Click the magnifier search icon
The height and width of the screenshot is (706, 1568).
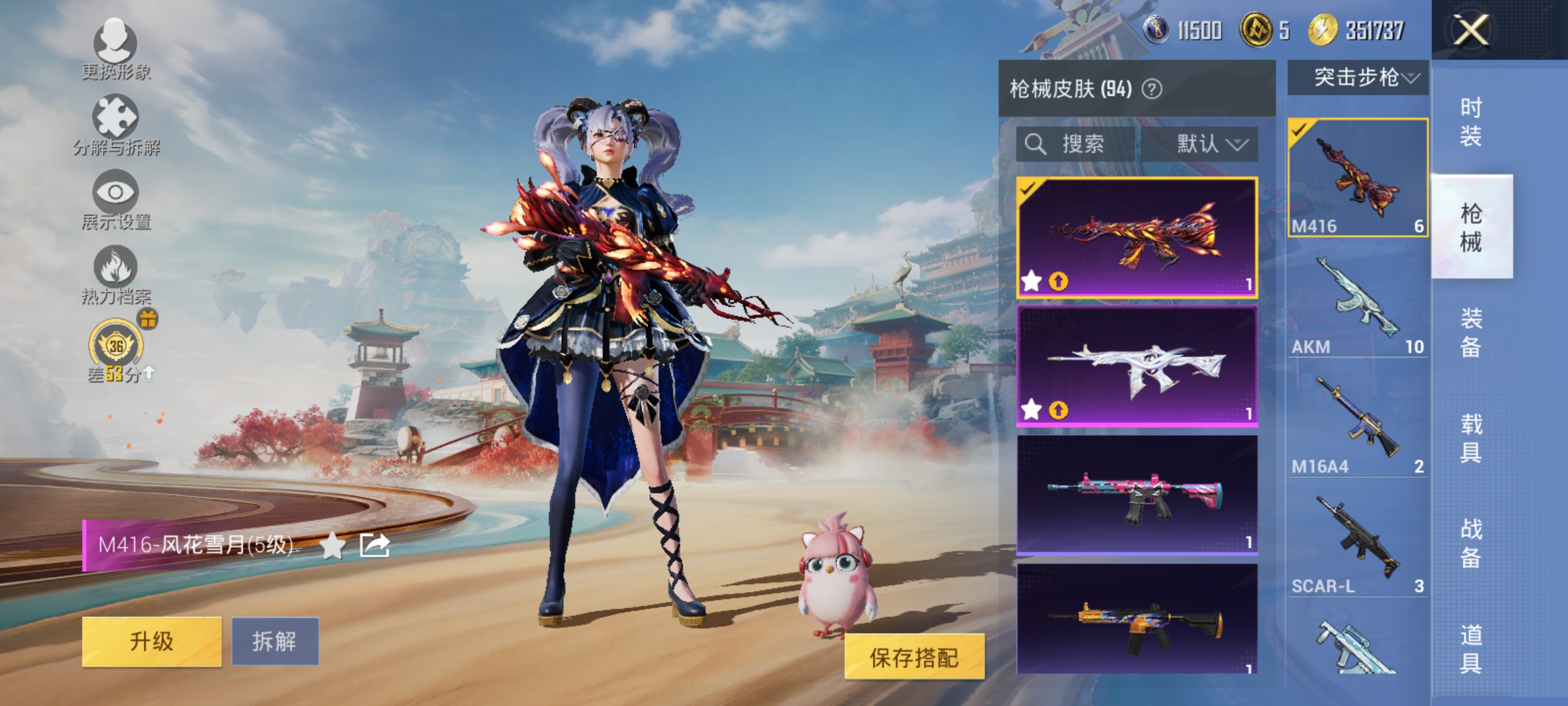point(1035,144)
